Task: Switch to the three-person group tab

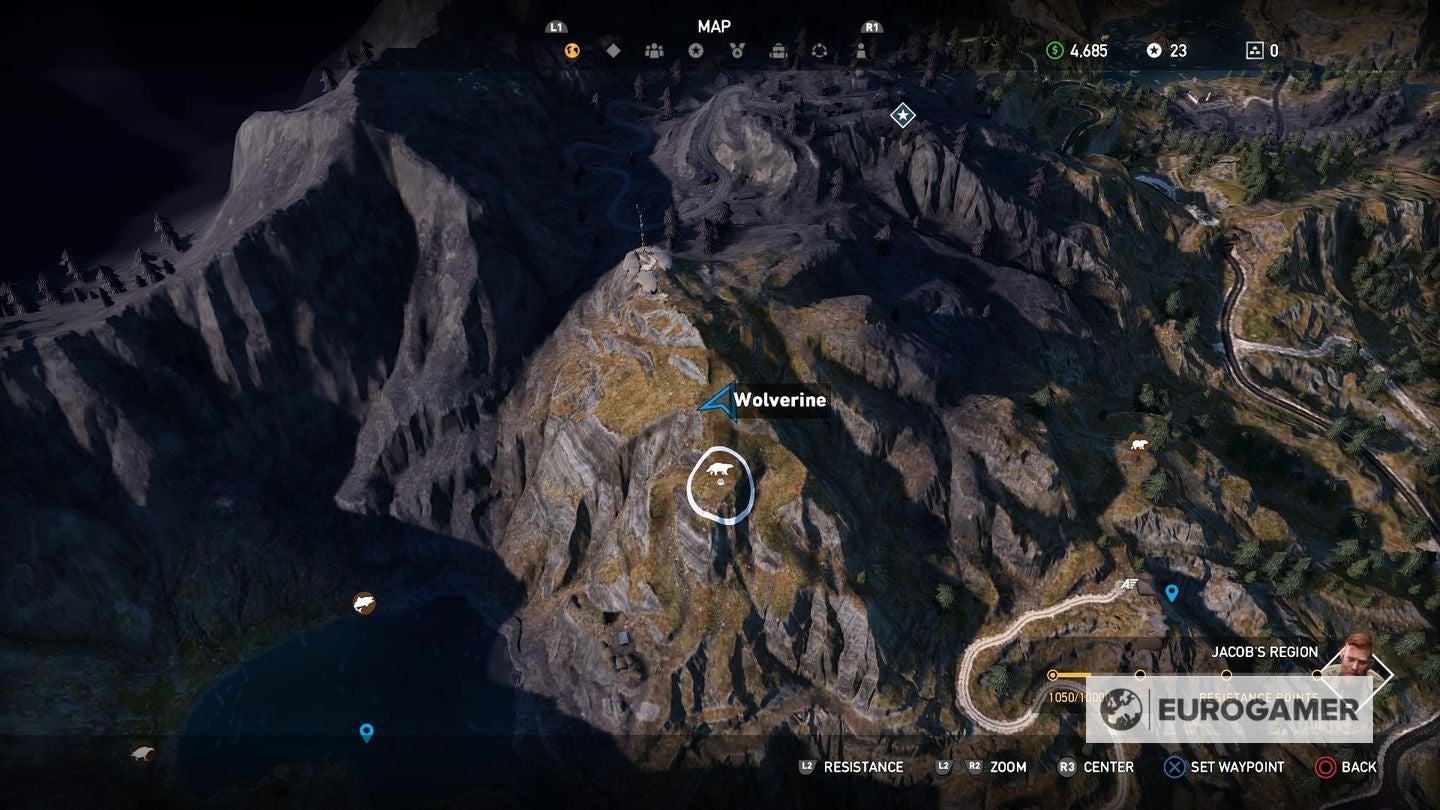Action: pos(654,51)
